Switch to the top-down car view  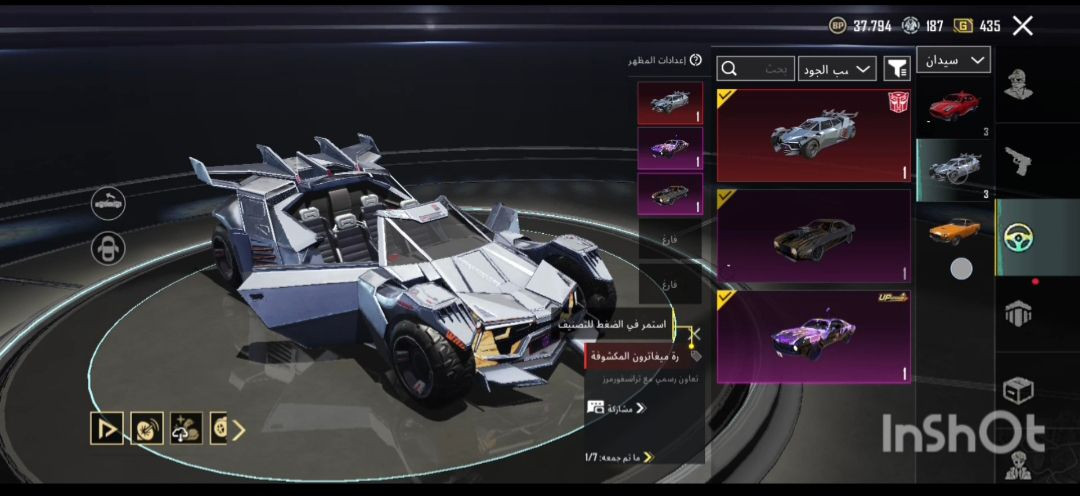(x=108, y=248)
